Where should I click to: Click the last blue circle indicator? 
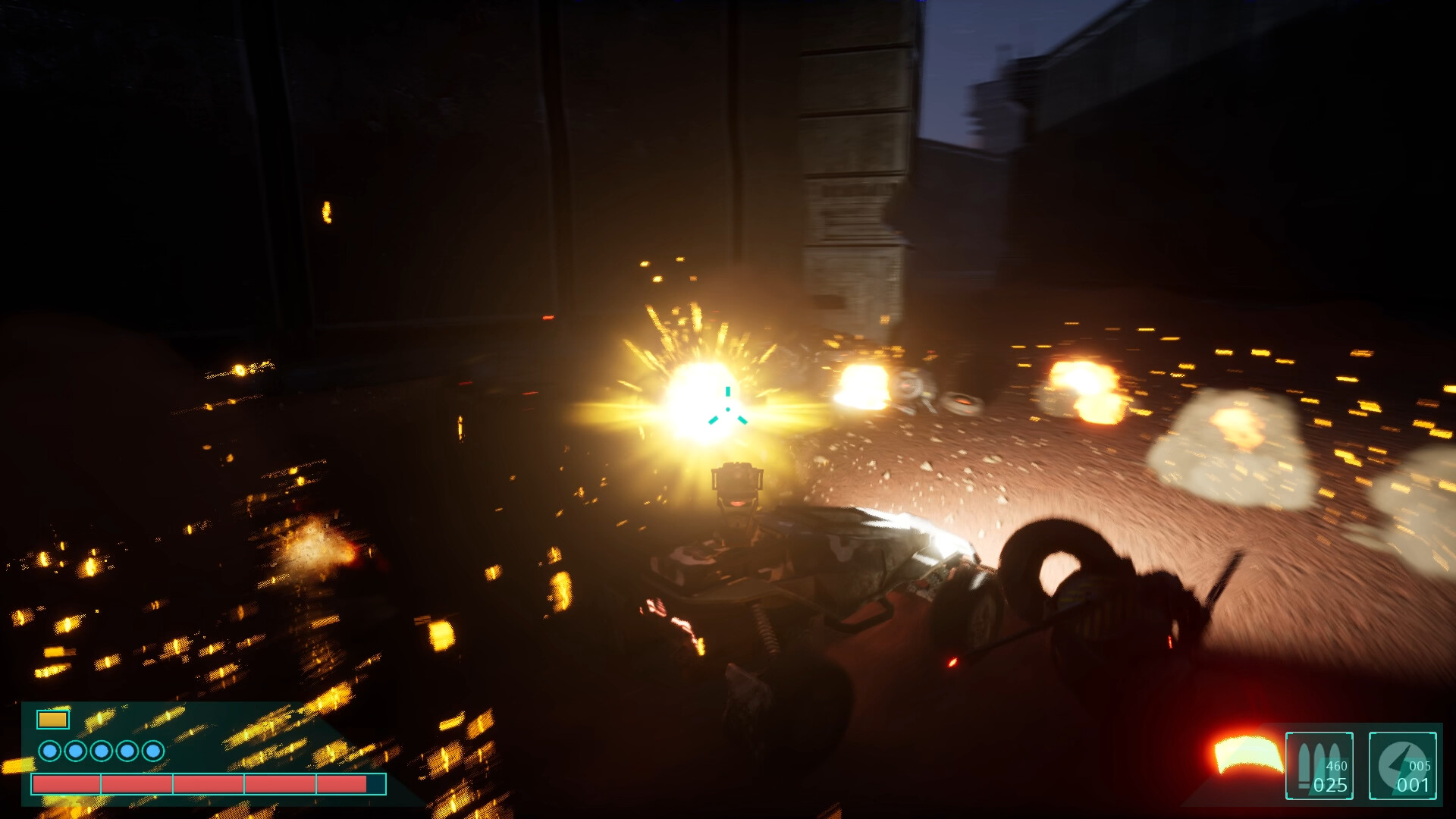click(x=153, y=752)
